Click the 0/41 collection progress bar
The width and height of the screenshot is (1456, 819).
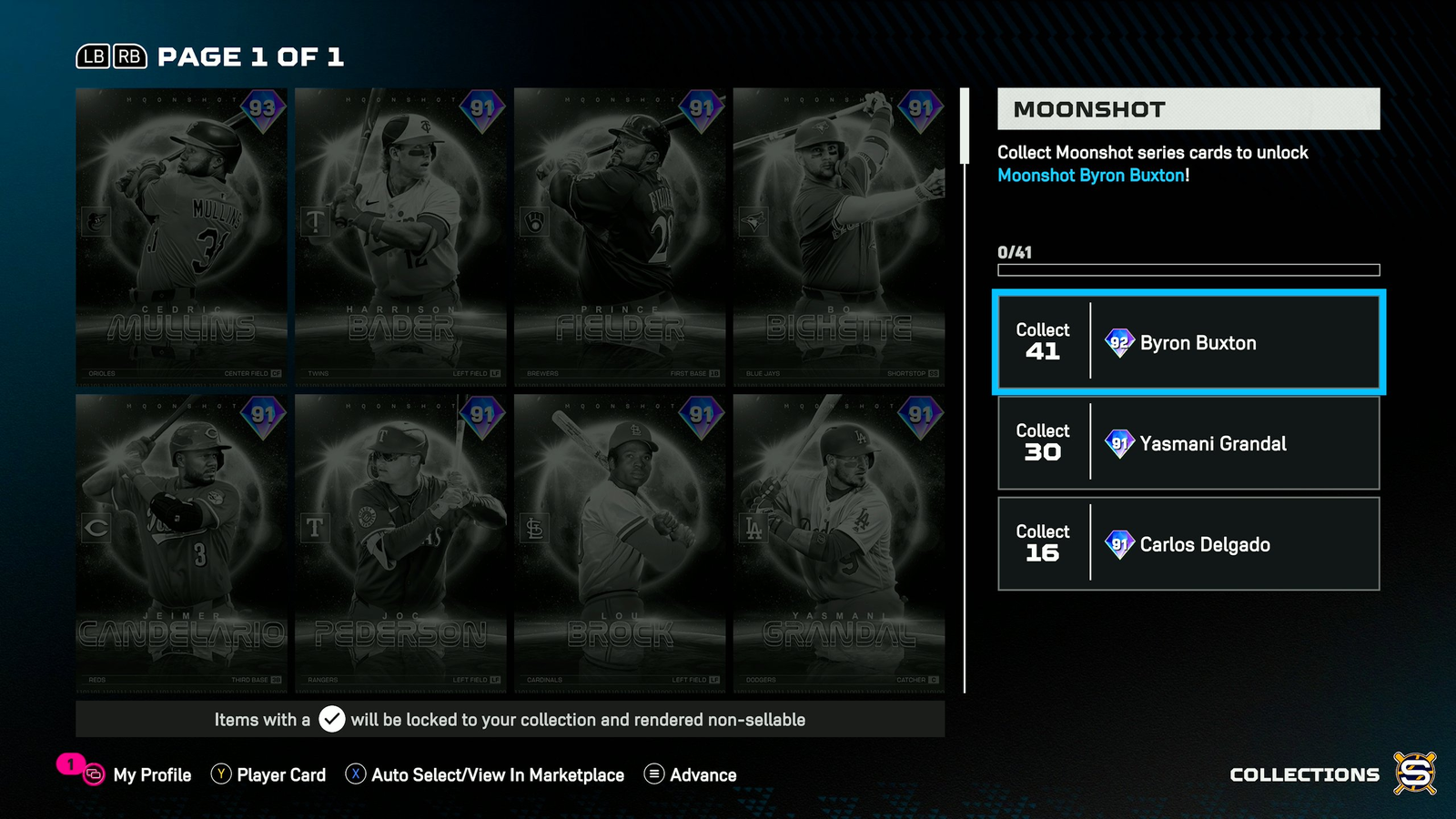[1188, 268]
